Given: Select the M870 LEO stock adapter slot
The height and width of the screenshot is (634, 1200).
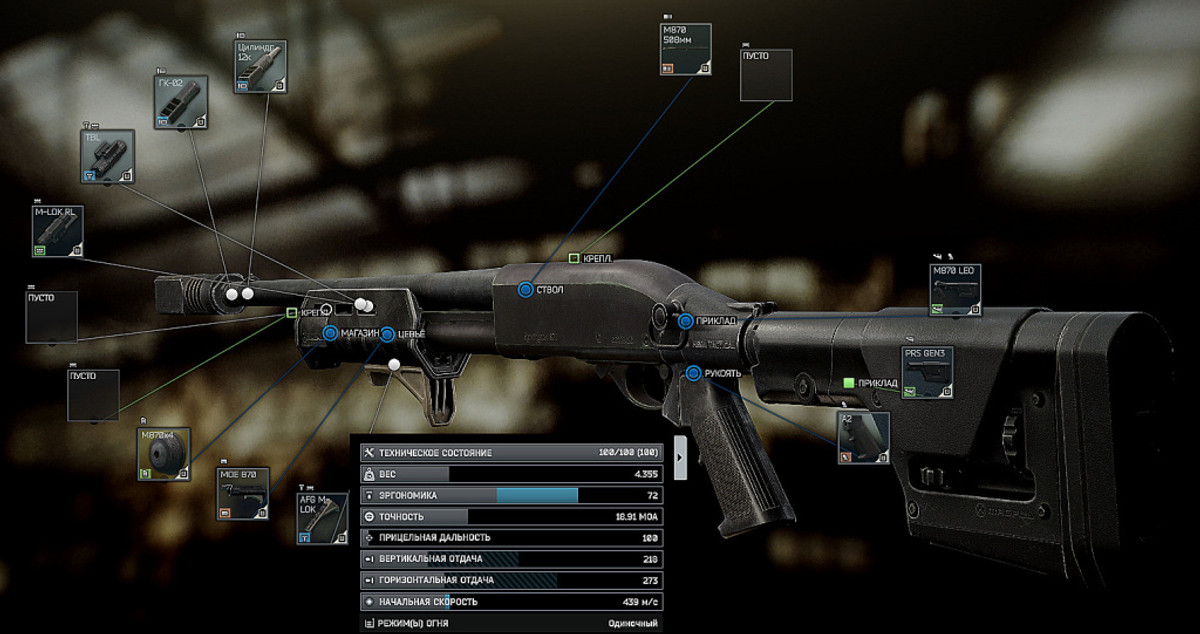Looking at the screenshot, I should click(x=955, y=290).
